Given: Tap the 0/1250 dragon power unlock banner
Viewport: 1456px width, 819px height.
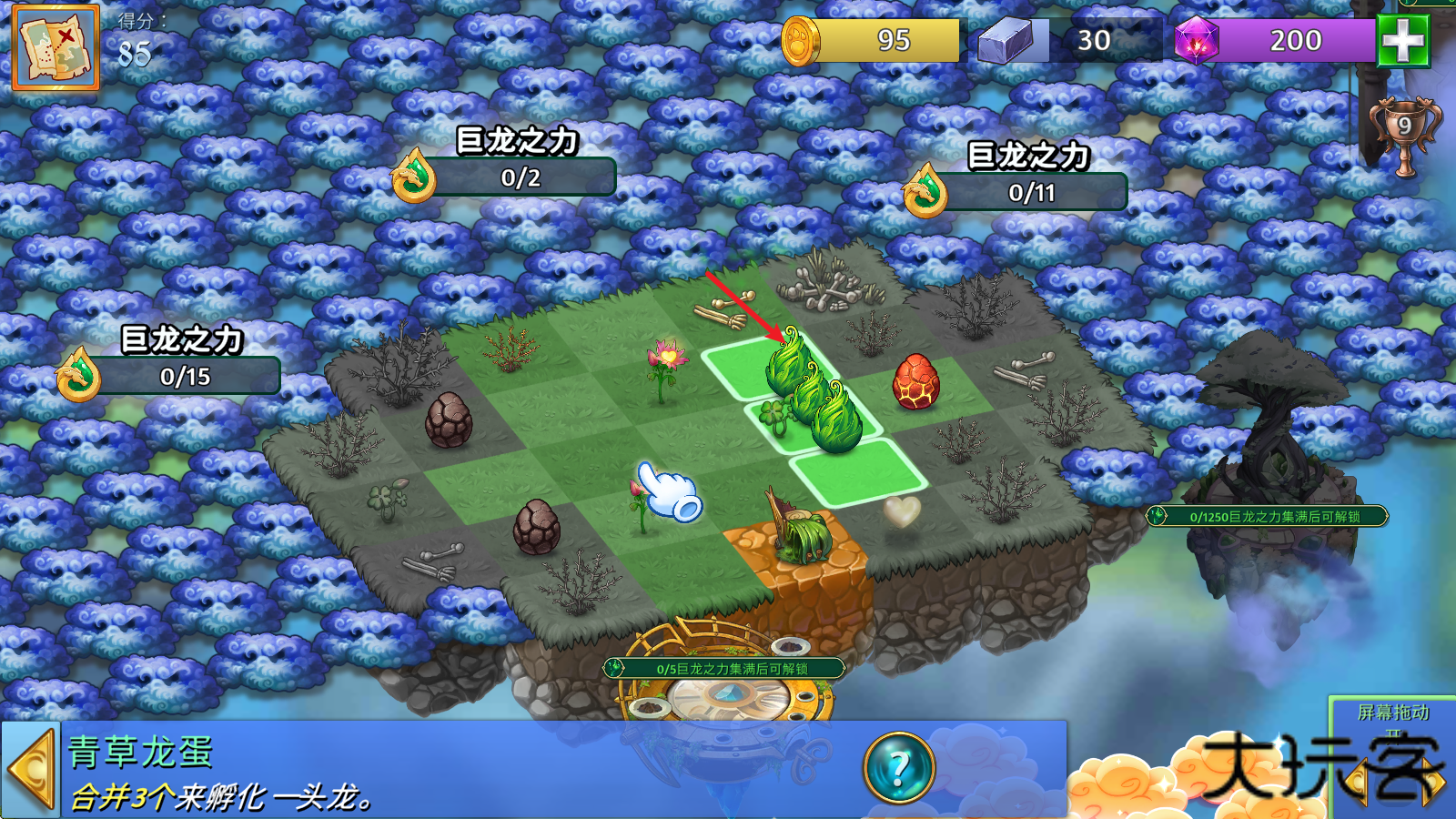Looking at the screenshot, I should tap(1267, 516).
